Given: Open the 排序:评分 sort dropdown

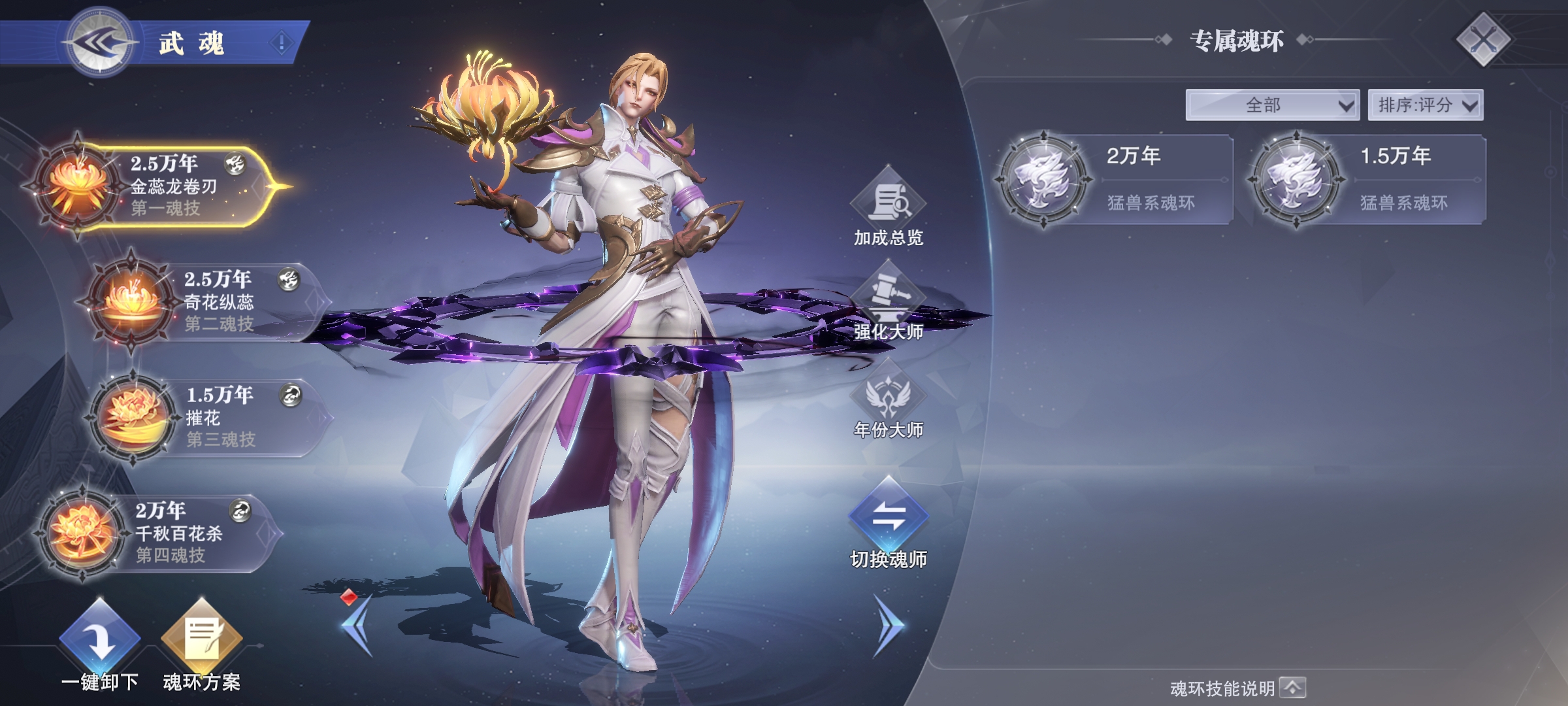Looking at the screenshot, I should click(1425, 105).
